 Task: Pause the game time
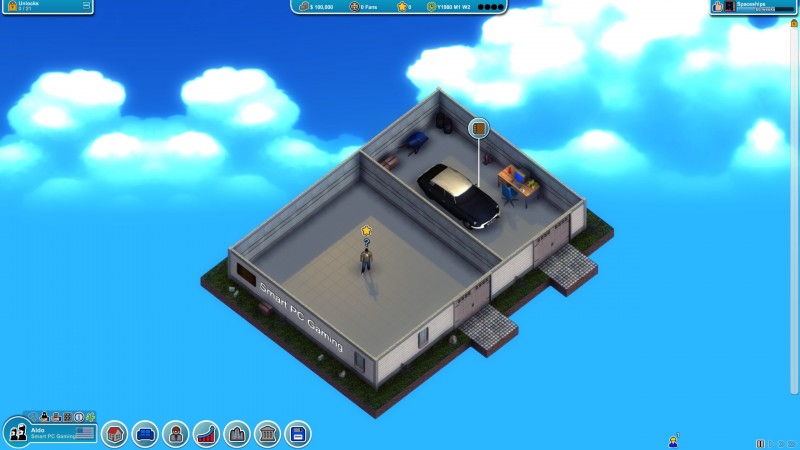click(x=760, y=443)
